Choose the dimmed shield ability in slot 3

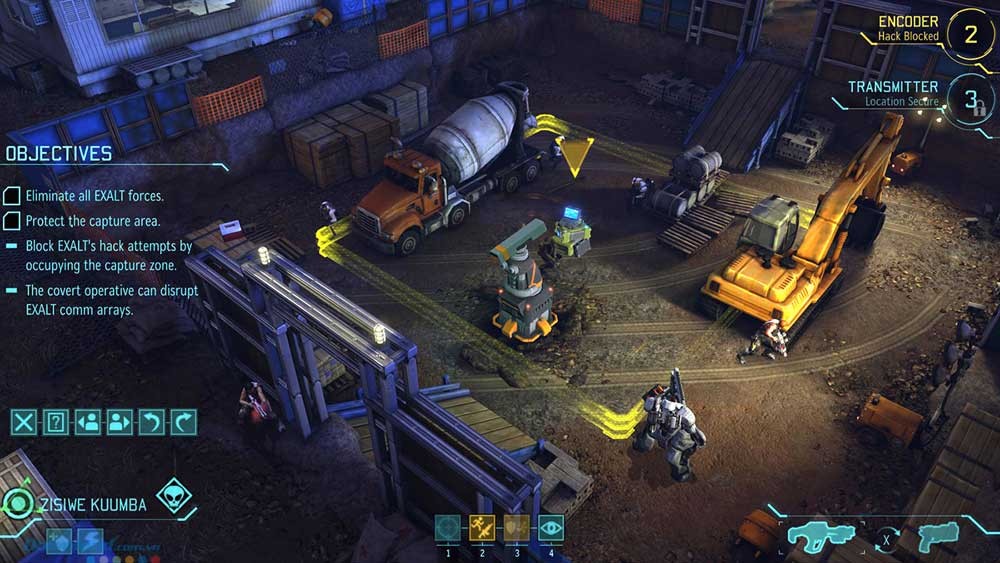pyautogui.click(x=516, y=528)
